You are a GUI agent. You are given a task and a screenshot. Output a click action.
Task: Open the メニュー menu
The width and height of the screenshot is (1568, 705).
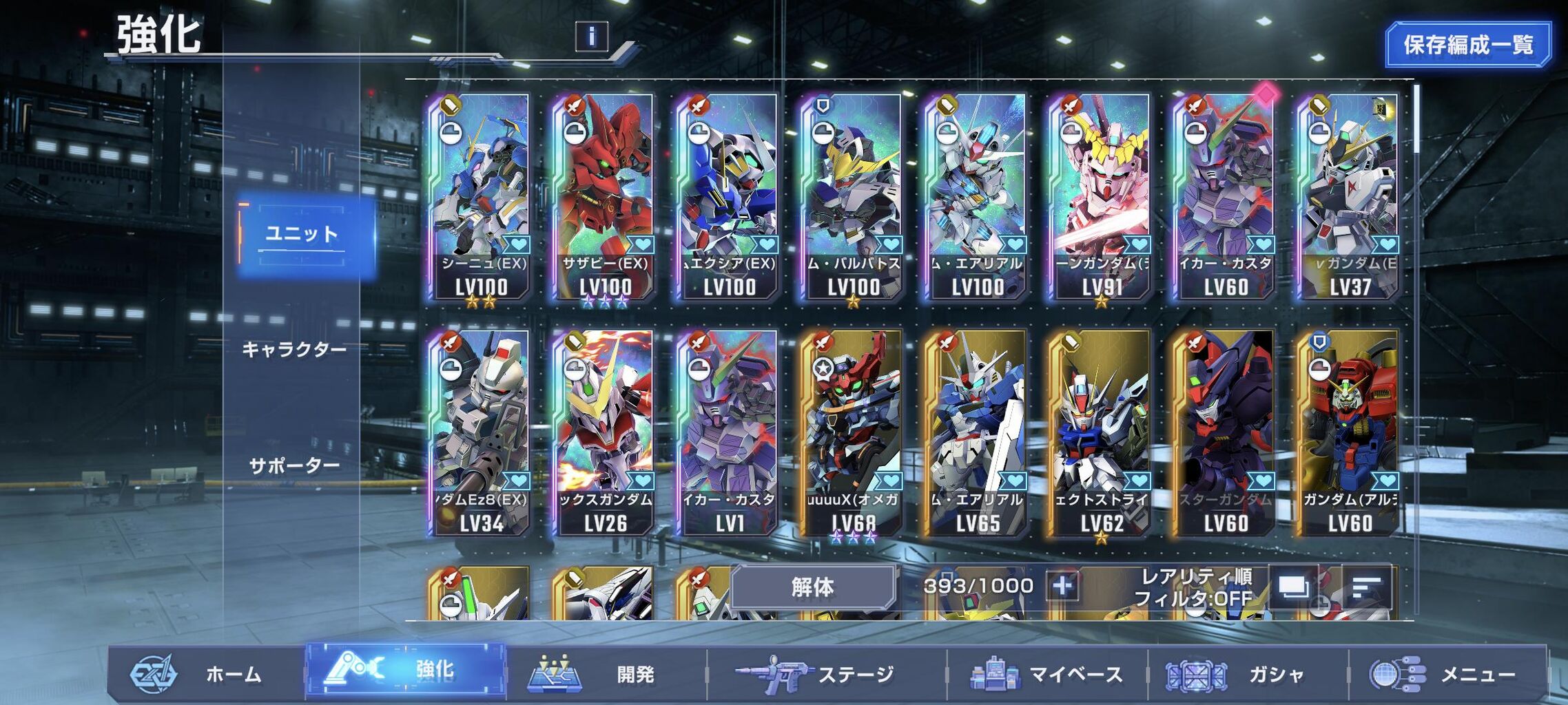pos(1447,673)
